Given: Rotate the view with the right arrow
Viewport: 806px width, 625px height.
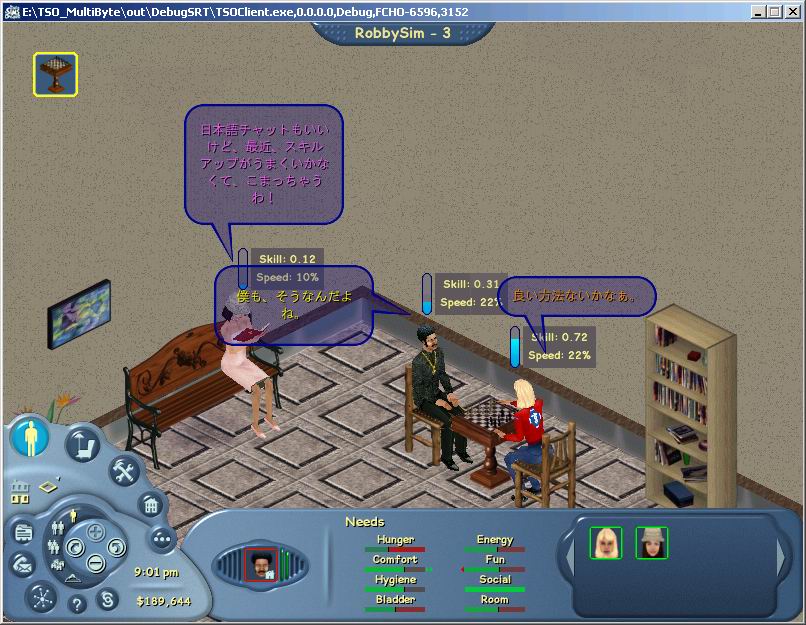Looking at the screenshot, I should pyautogui.click(x=118, y=547).
